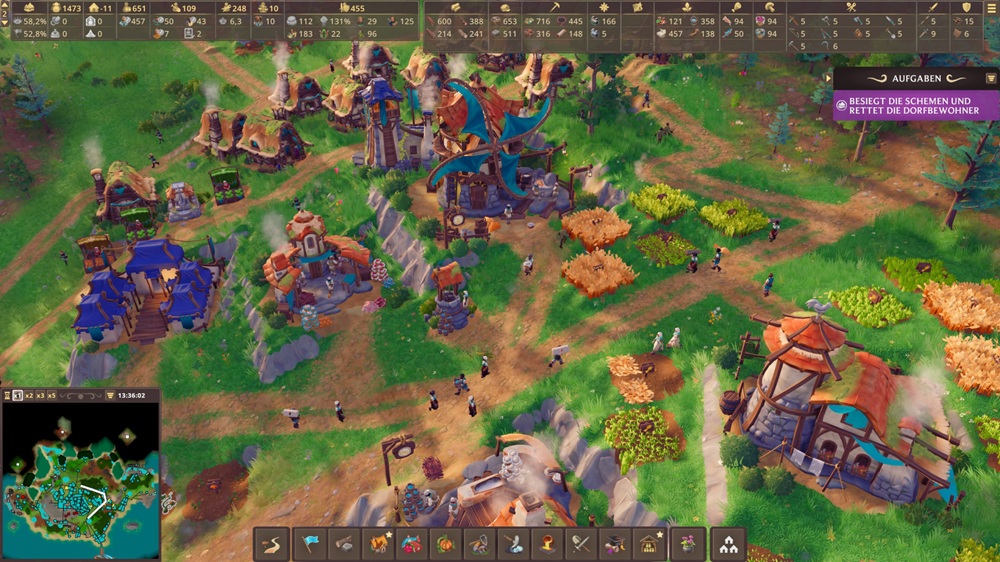Viewport: 1000px width, 562px height.
Task: Select the blue flag build category
Action: coord(311,544)
